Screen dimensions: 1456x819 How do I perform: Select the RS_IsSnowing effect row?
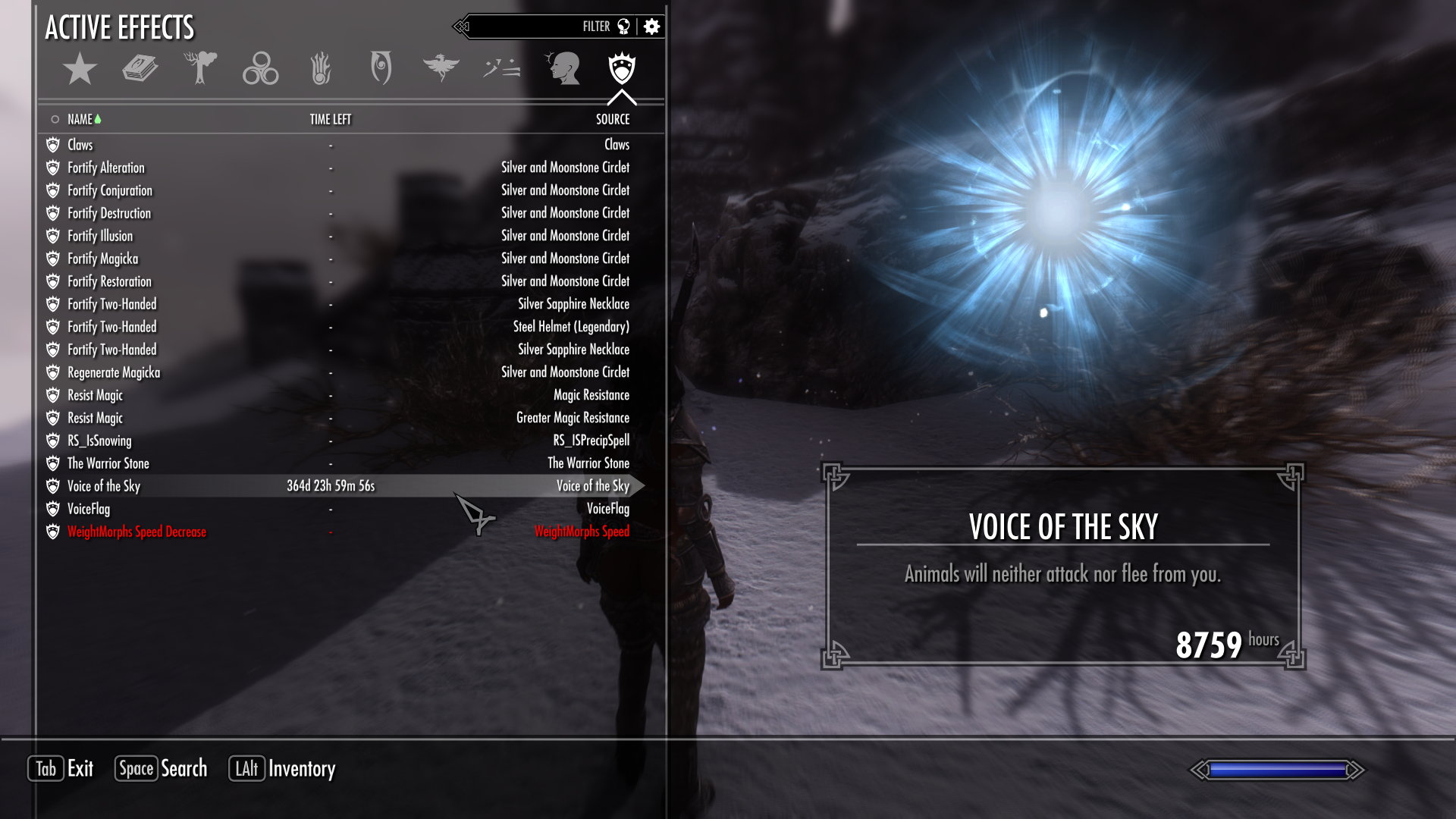pyautogui.click(x=99, y=441)
